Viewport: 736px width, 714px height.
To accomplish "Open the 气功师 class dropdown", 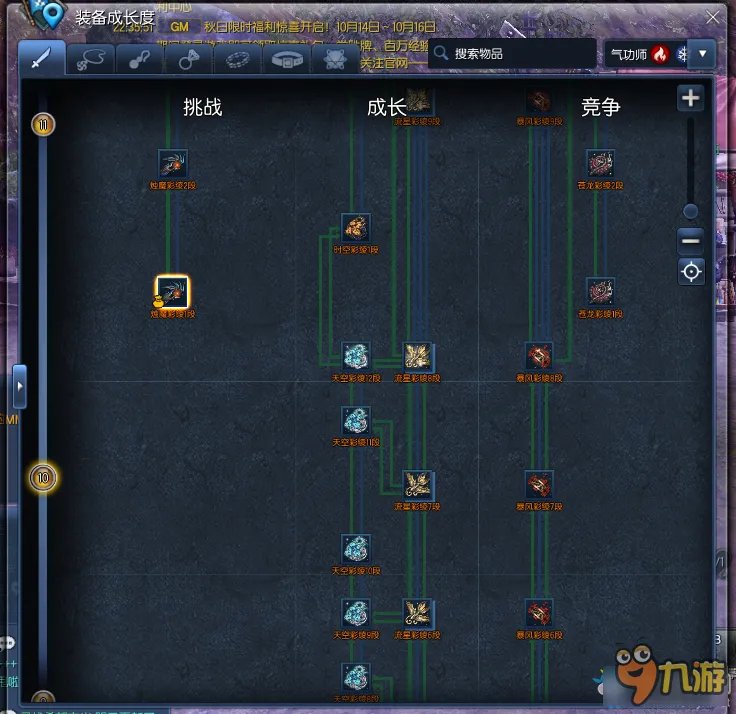I will pos(704,54).
